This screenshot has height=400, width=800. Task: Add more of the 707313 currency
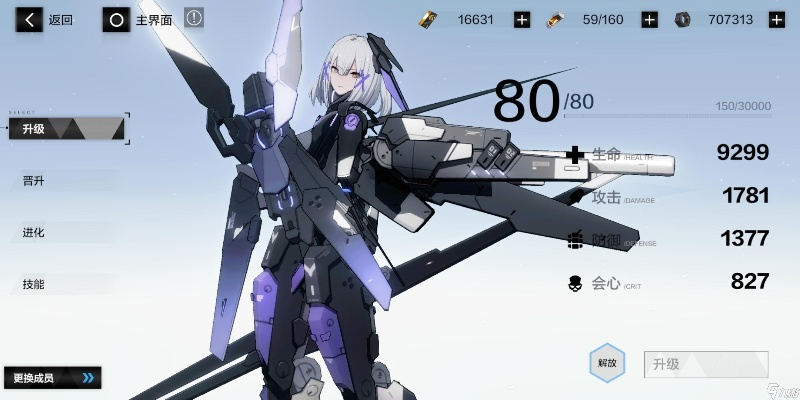coord(776,19)
